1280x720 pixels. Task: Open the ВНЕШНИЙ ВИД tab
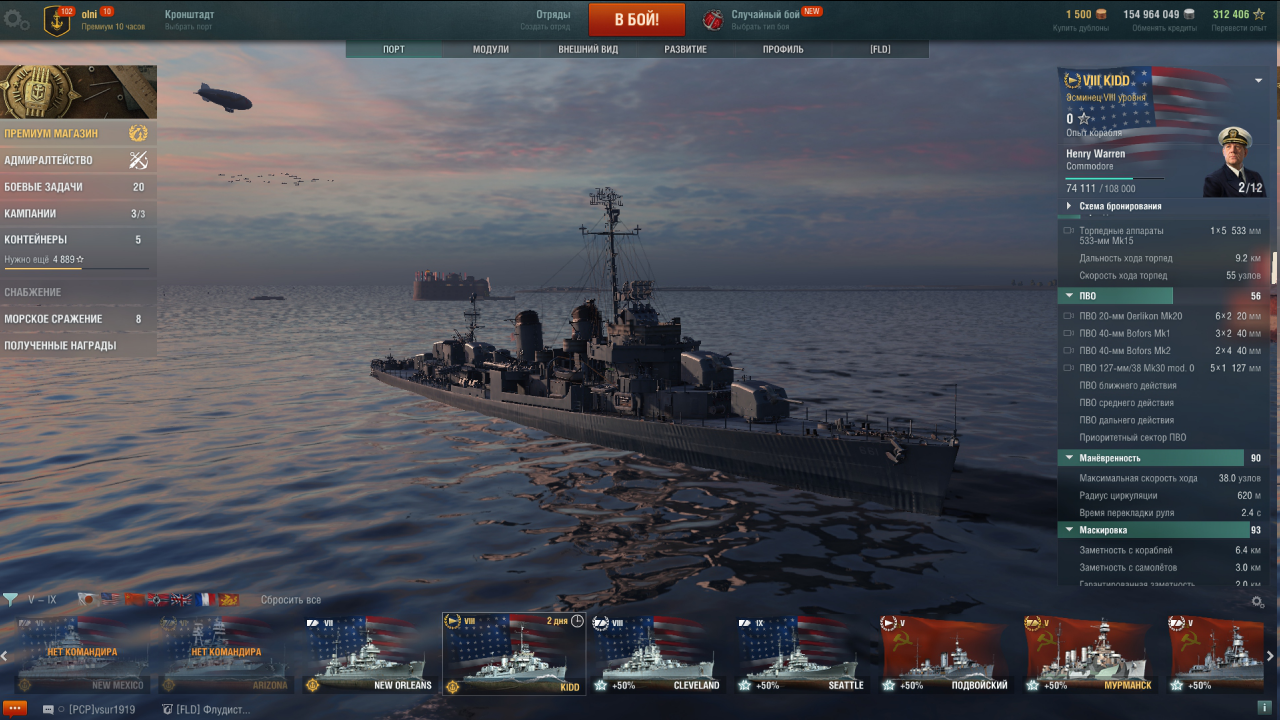[588, 49]
